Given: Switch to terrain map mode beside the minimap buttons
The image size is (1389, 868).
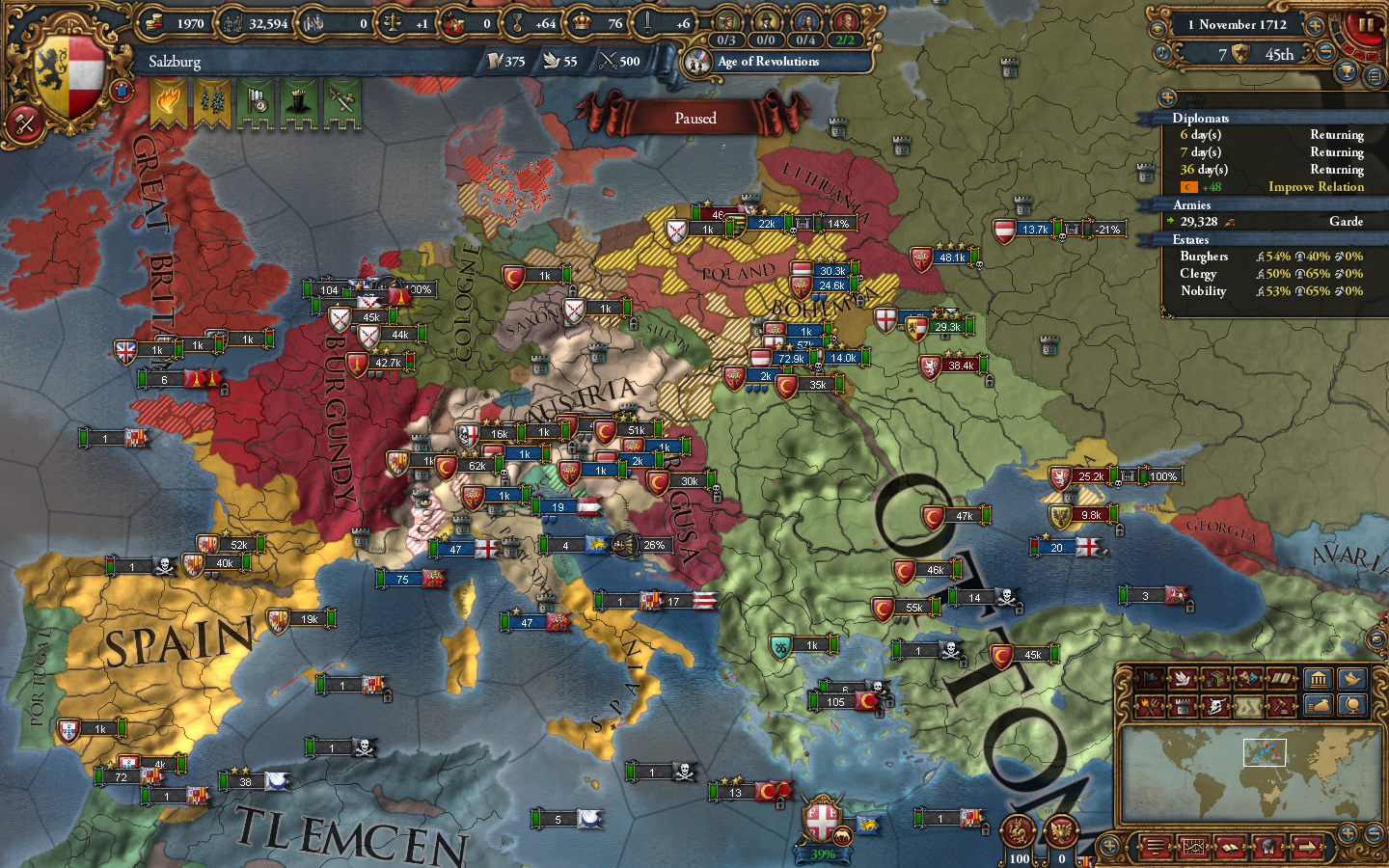Looking at the screenshot, I should point(1246,705).
